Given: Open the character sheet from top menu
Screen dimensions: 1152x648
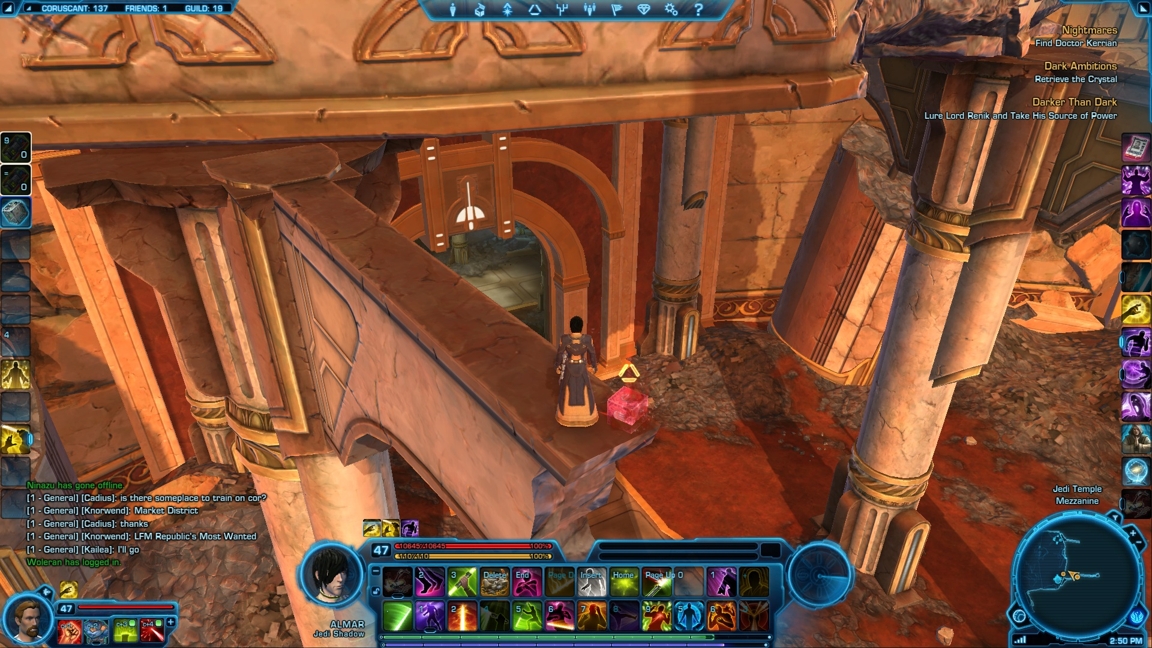Looking at the screenshot, I should [453, 10].
